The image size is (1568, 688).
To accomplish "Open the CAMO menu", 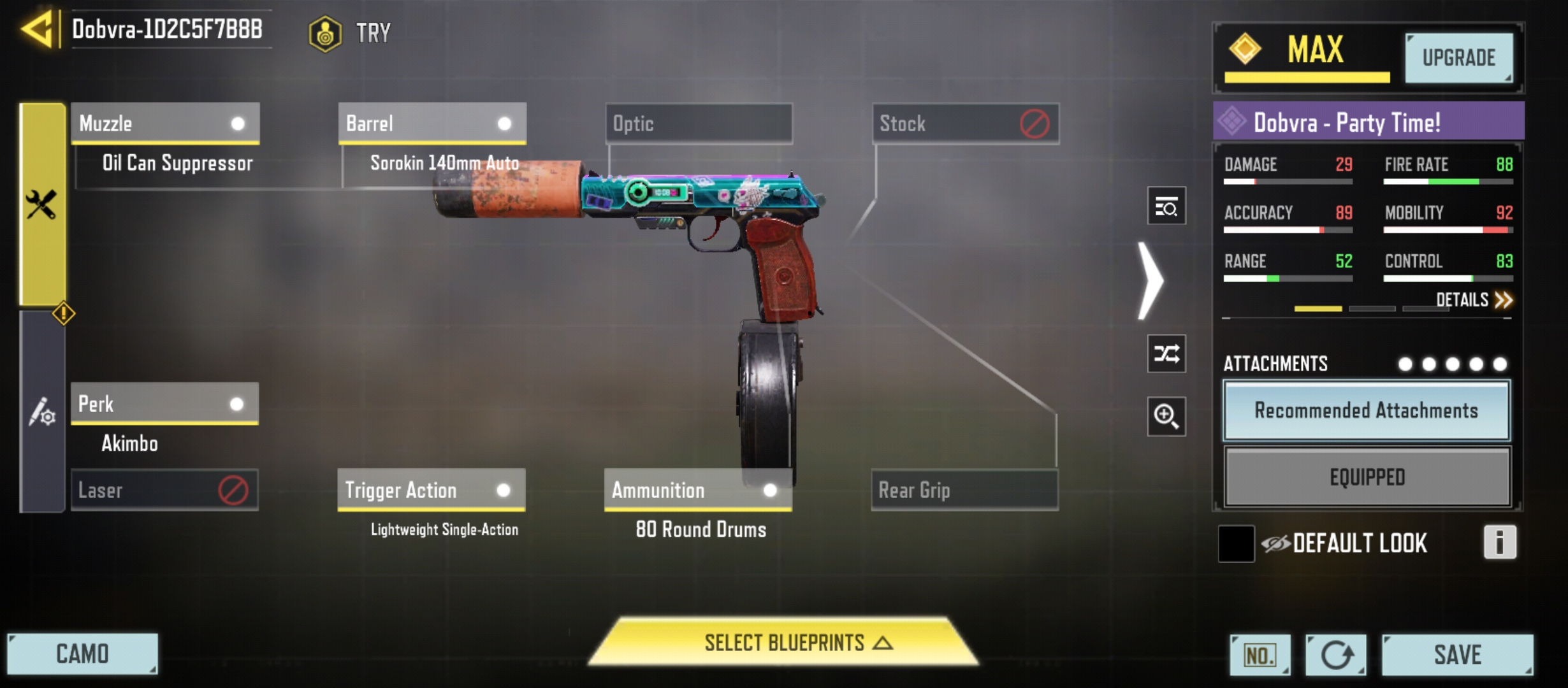I will pos(82,654).
